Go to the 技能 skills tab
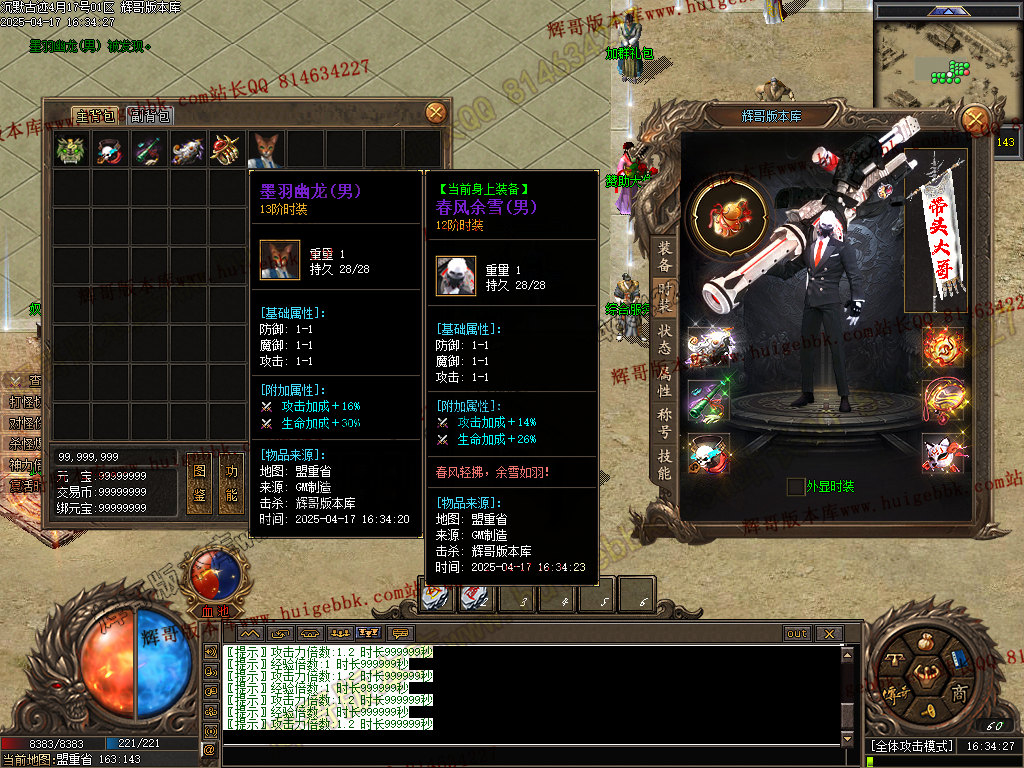 click(664, 464)
